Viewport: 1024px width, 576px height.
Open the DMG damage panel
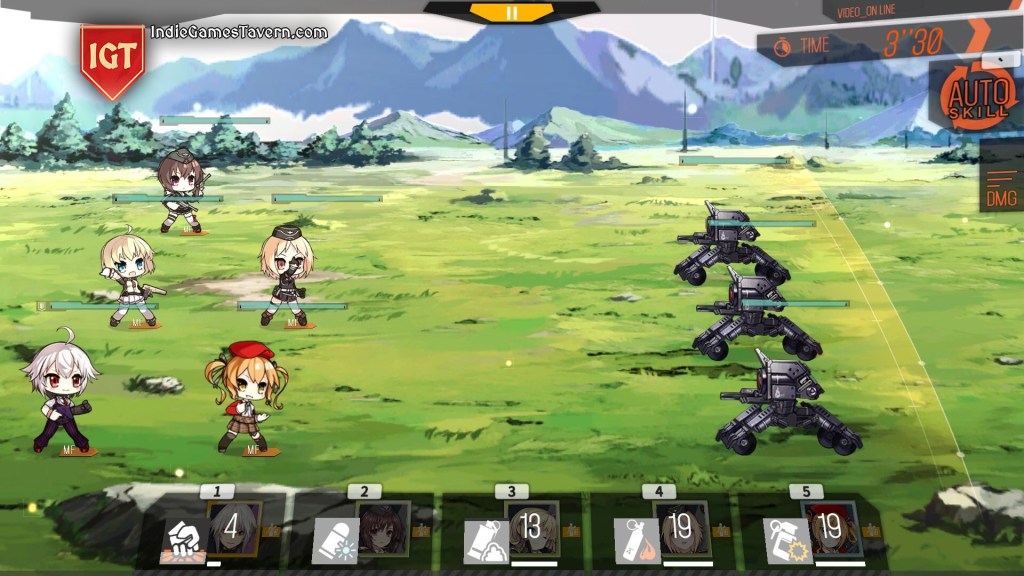1001,186
